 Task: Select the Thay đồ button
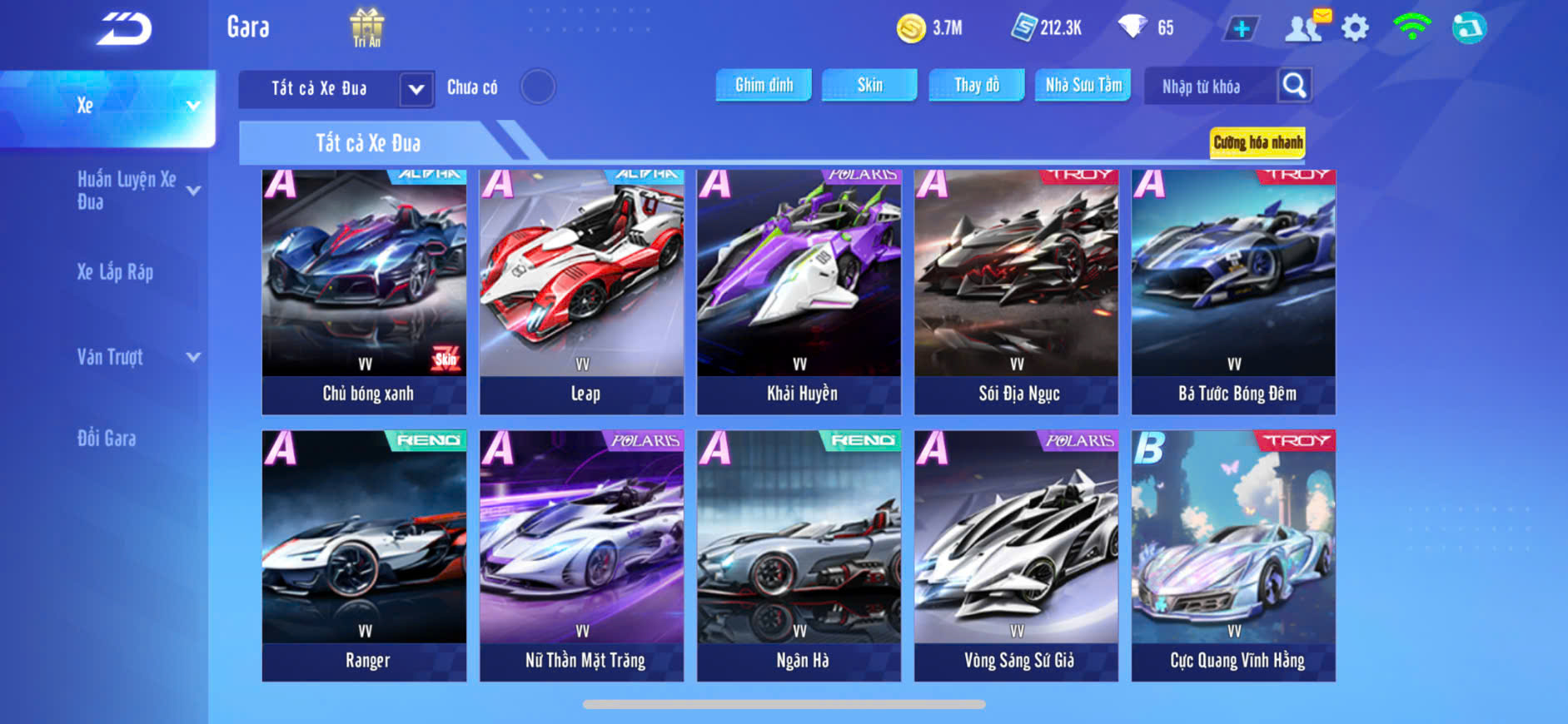[x=977, y=85]
